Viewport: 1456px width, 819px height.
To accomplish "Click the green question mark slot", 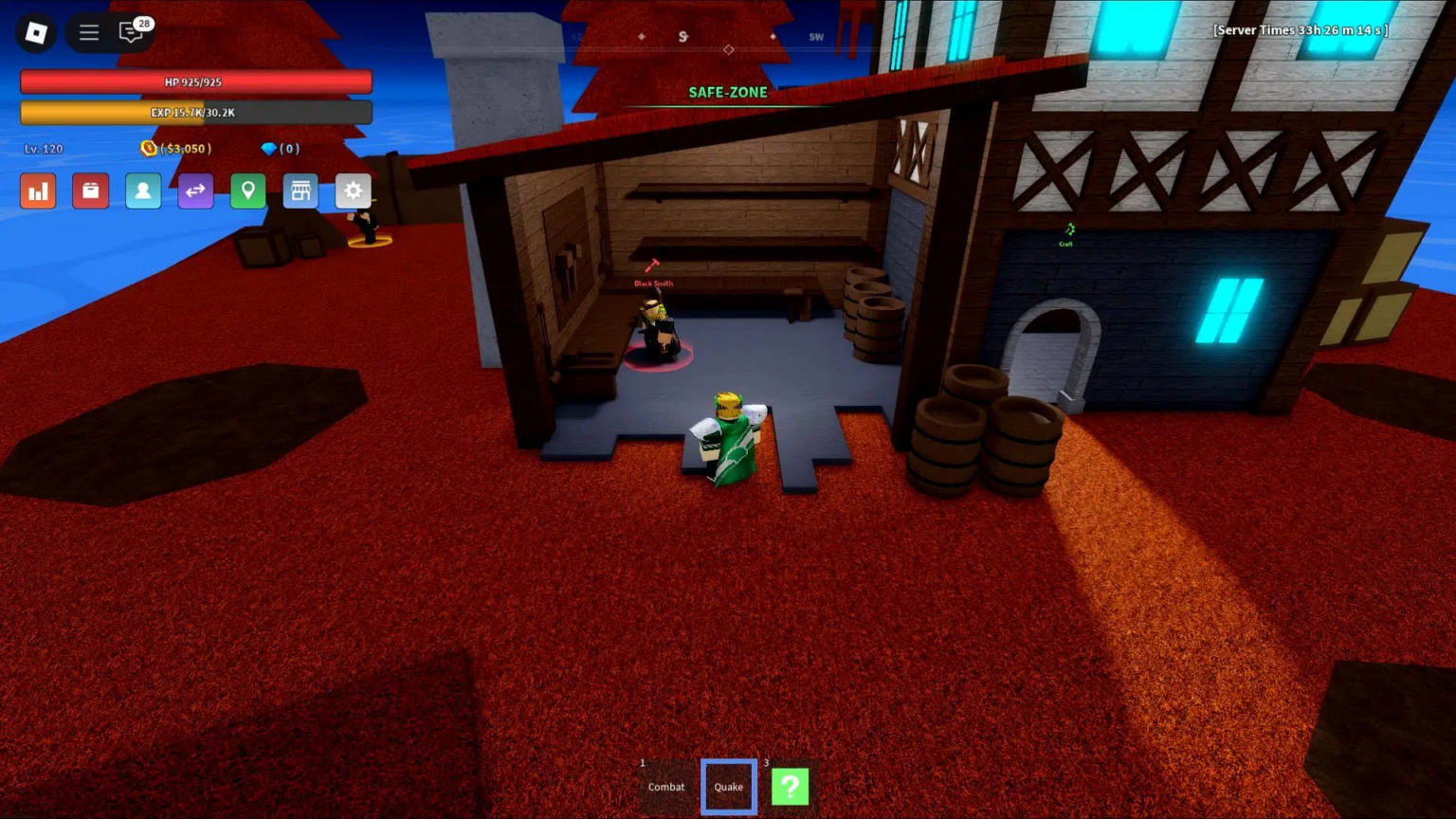I will [x=790, y=786].
